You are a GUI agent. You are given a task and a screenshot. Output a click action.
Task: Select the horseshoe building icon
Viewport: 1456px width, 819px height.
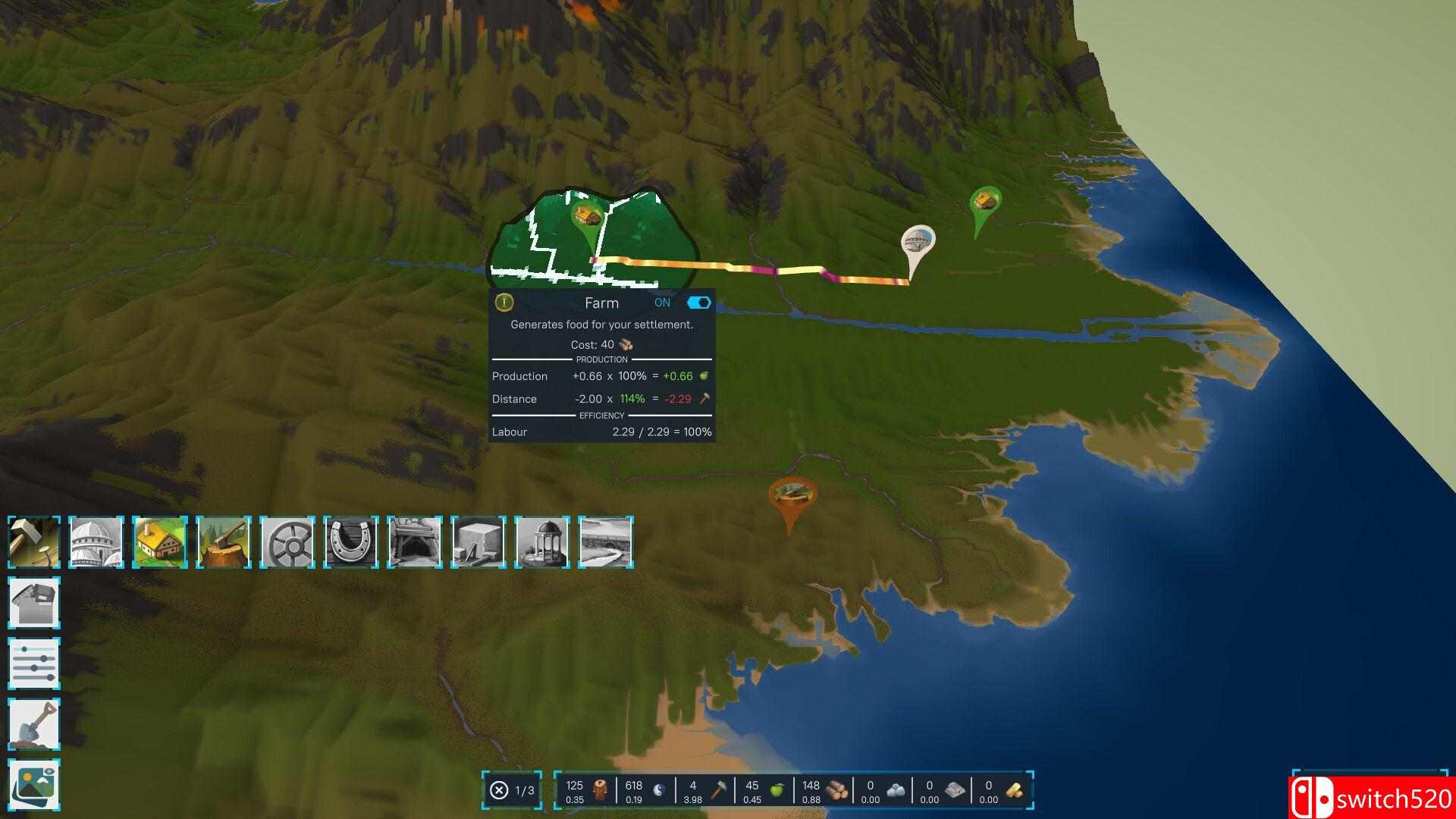tap(351, 541)
